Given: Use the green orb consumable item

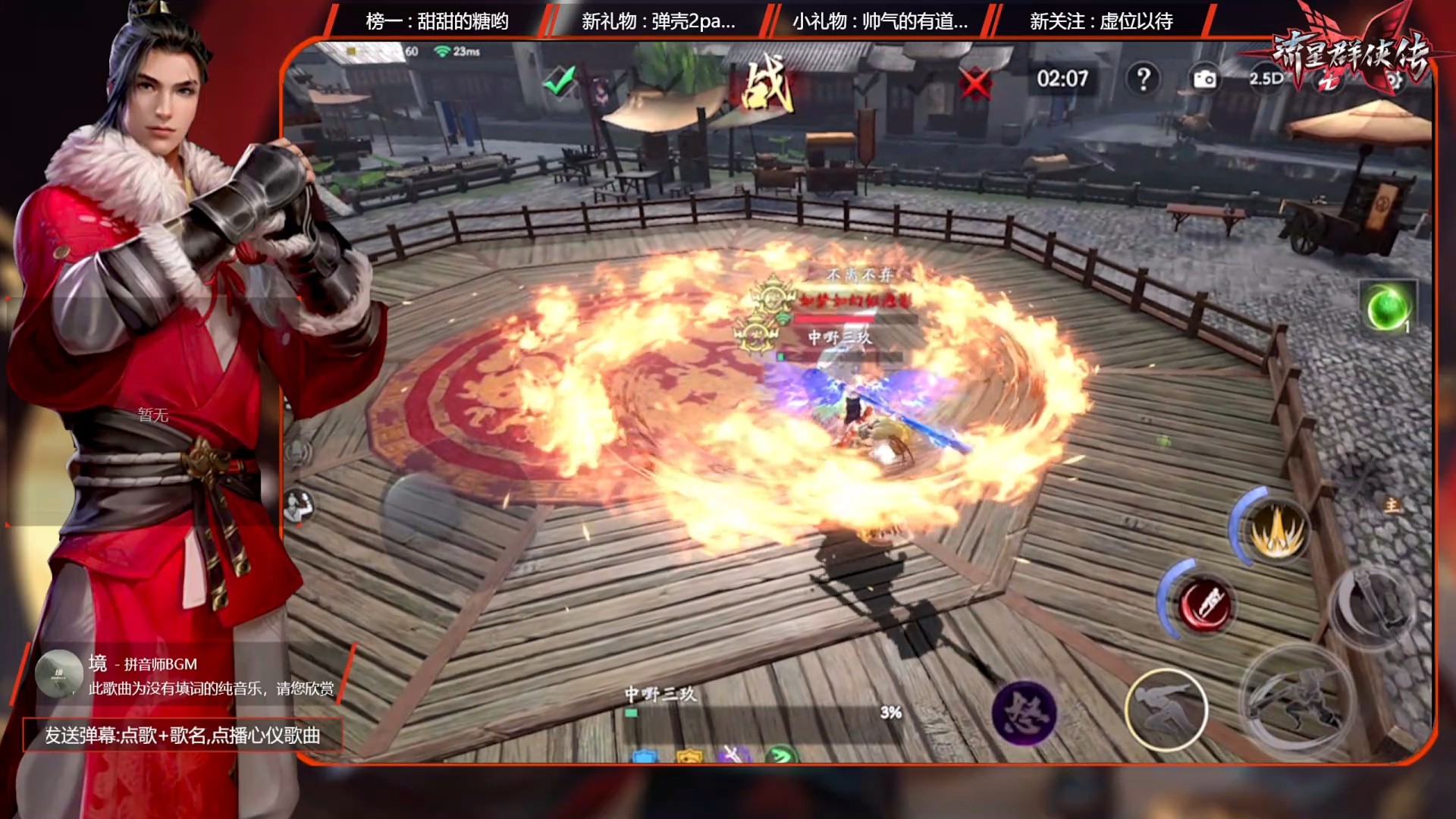Looking at the screenshot, I should [1388, 307].
